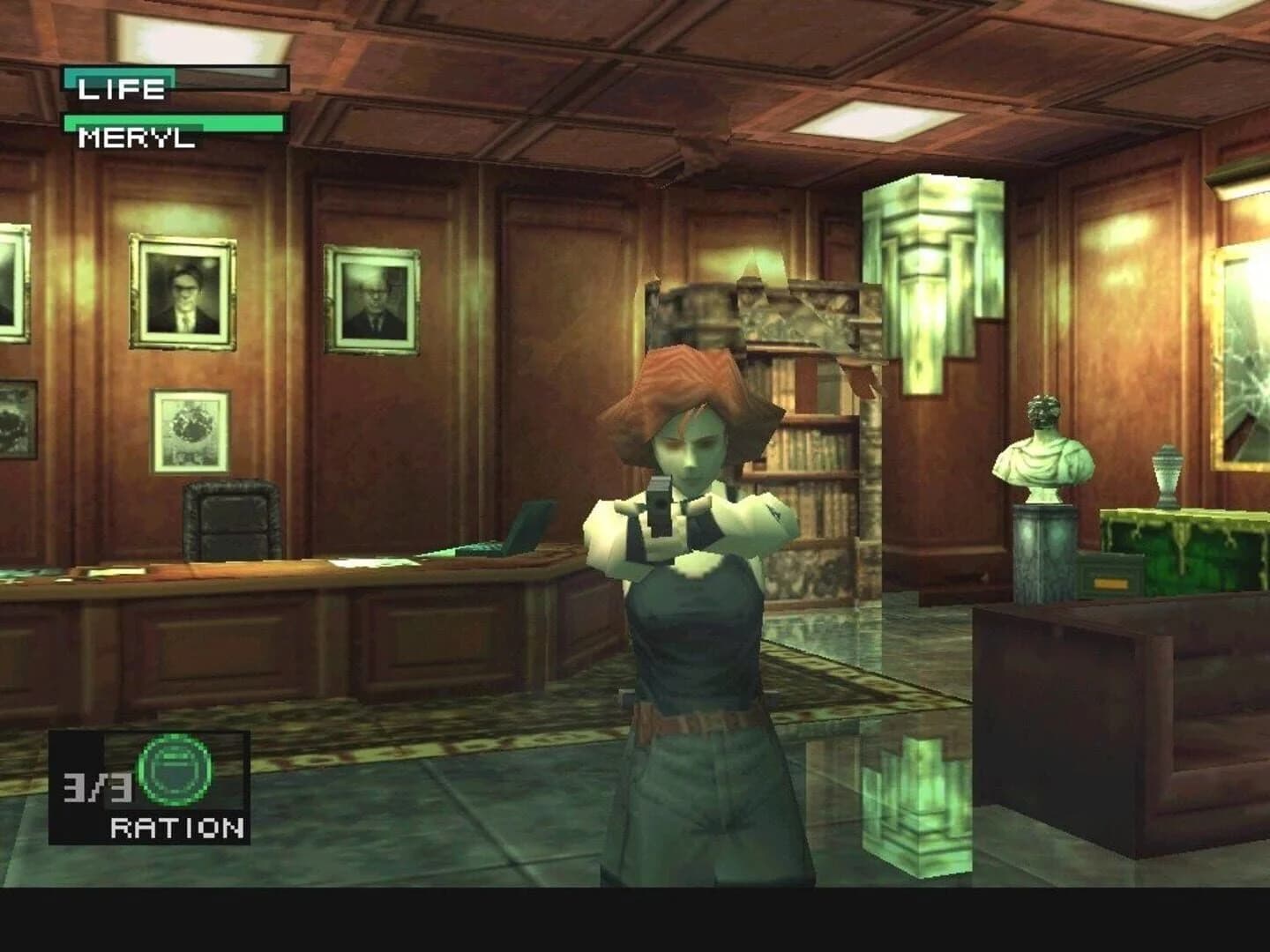Select the LIFE label text
The image size is (1270, 952).
(119, 88)
